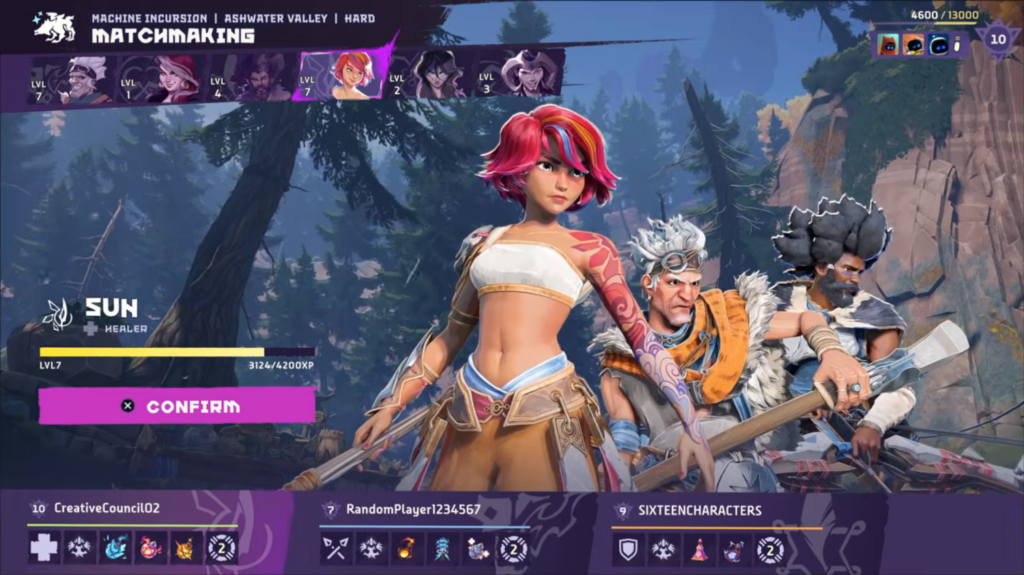The height and width of the screenshot is (575, 1024).
Task: Click the level 10 badge
Action: tap(997, 41)
